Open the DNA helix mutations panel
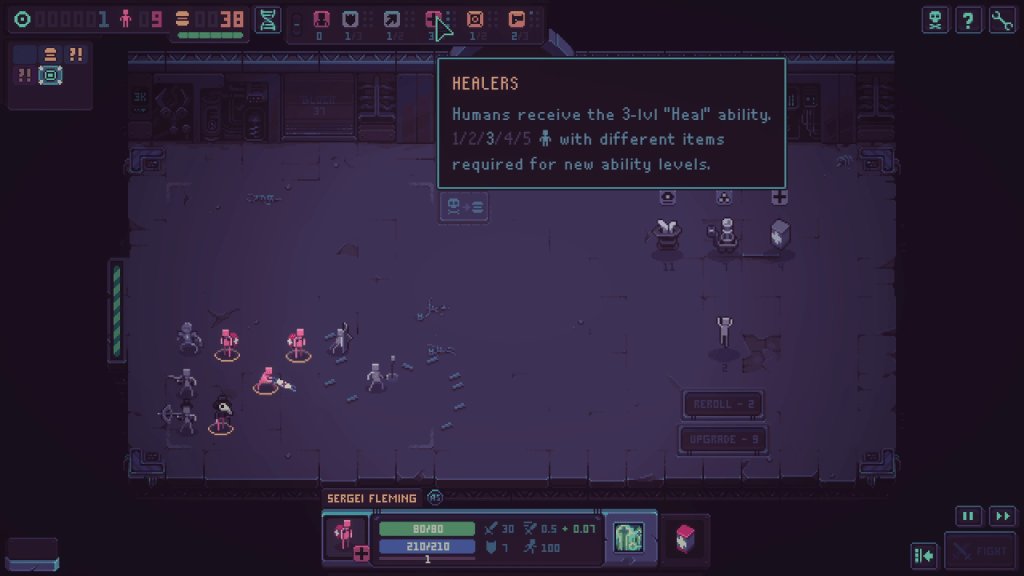The width and height of the screenshot is (1024, 576). click(268, 19)
